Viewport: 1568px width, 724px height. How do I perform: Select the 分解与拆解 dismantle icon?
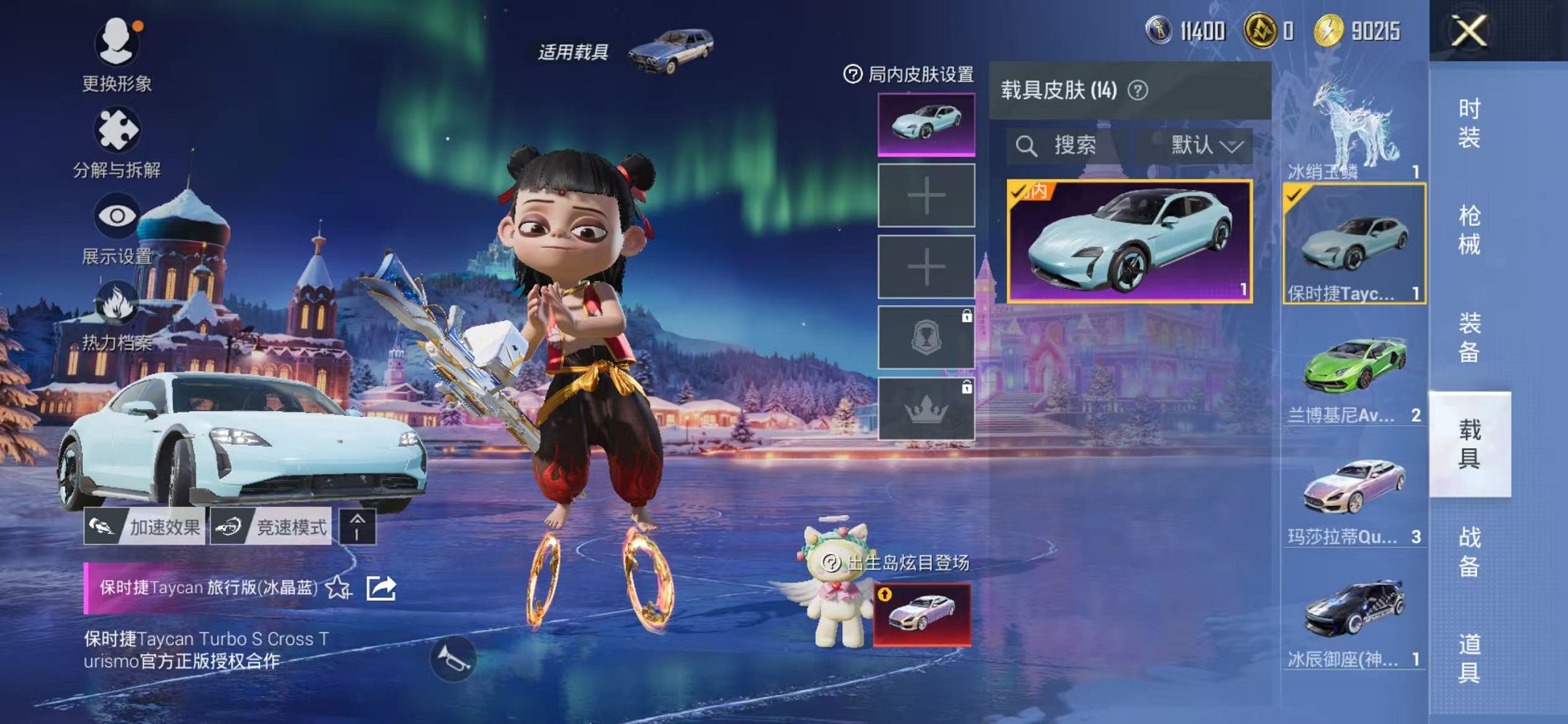[117, 127]
